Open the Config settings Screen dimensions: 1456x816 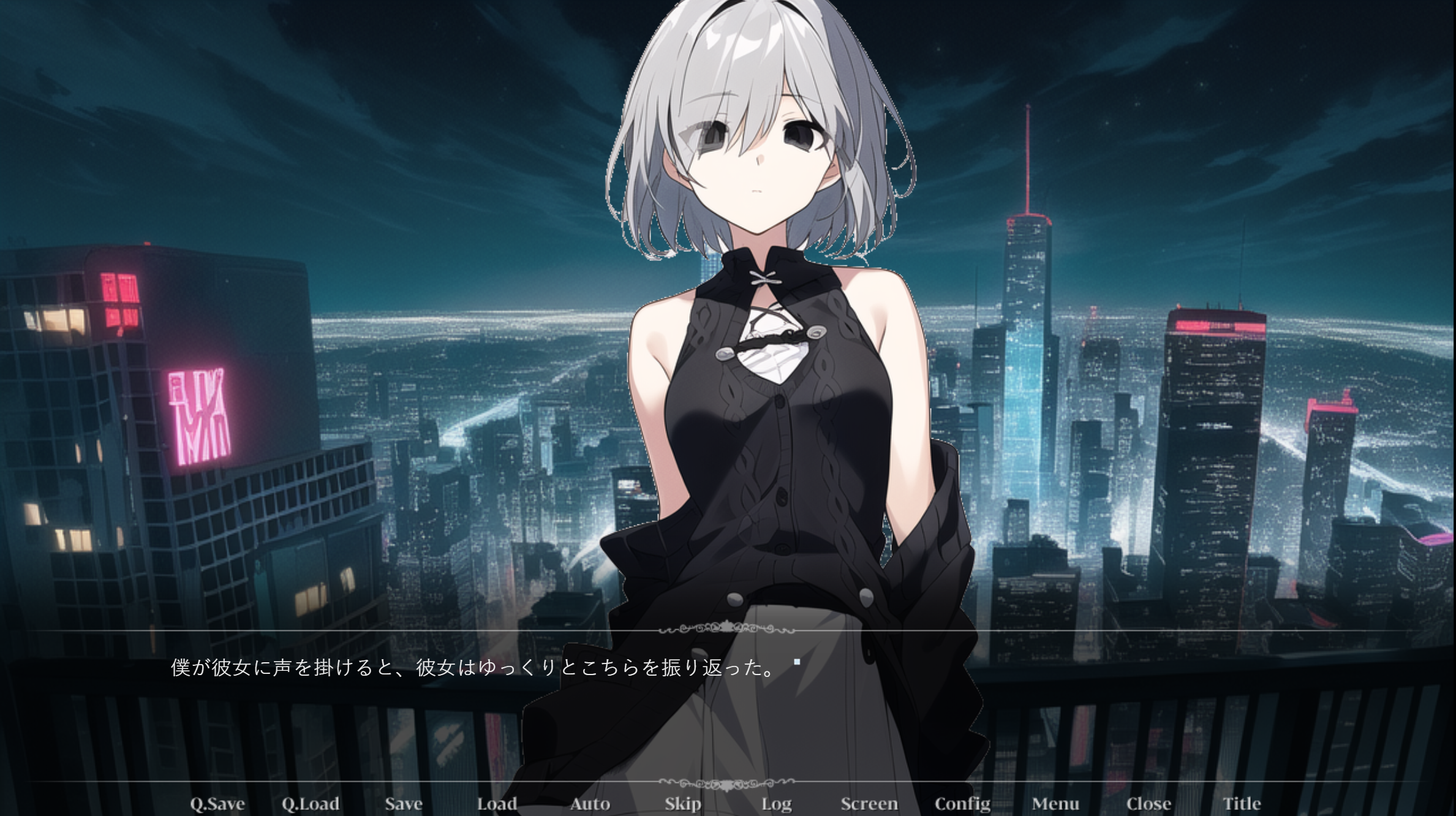pos(962,803)
